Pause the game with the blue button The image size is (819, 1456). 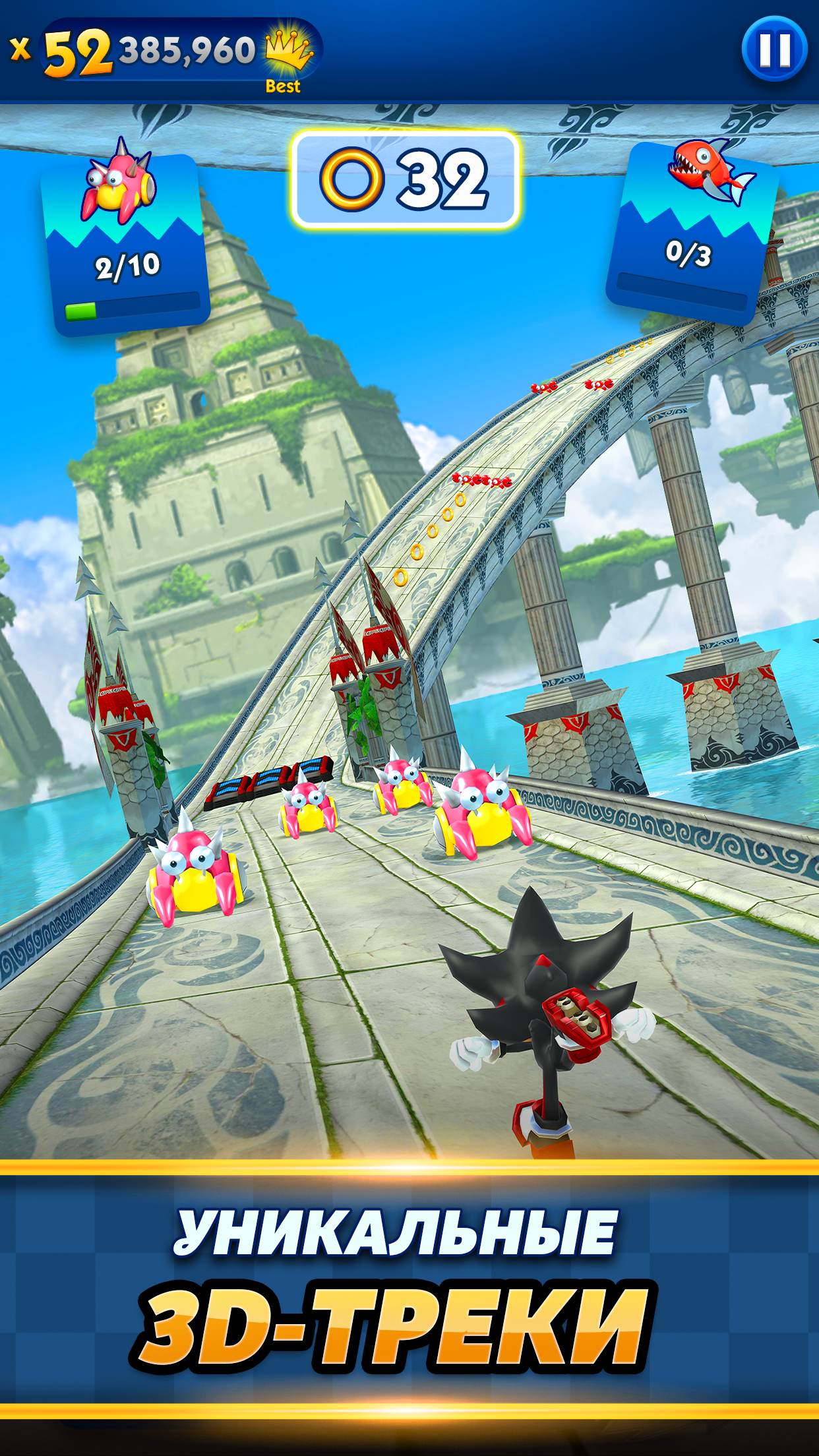tap(774, 50)
